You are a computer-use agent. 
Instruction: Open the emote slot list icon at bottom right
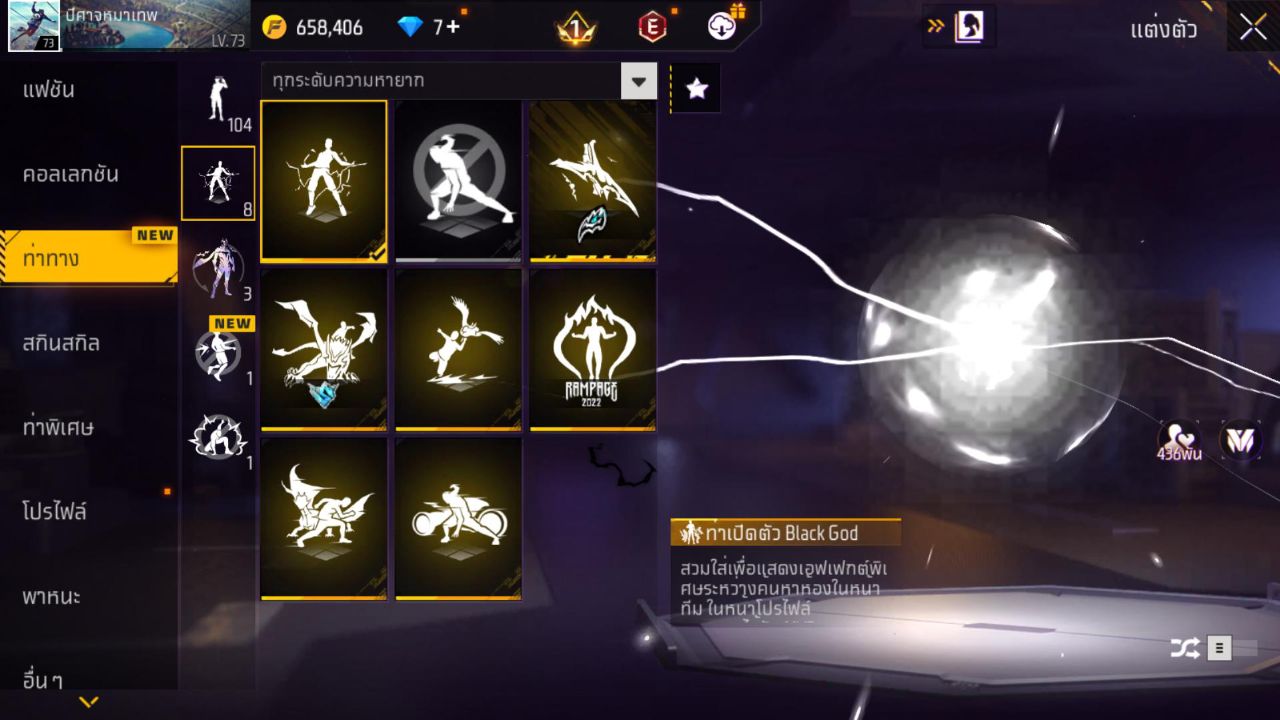[1220, 648]
